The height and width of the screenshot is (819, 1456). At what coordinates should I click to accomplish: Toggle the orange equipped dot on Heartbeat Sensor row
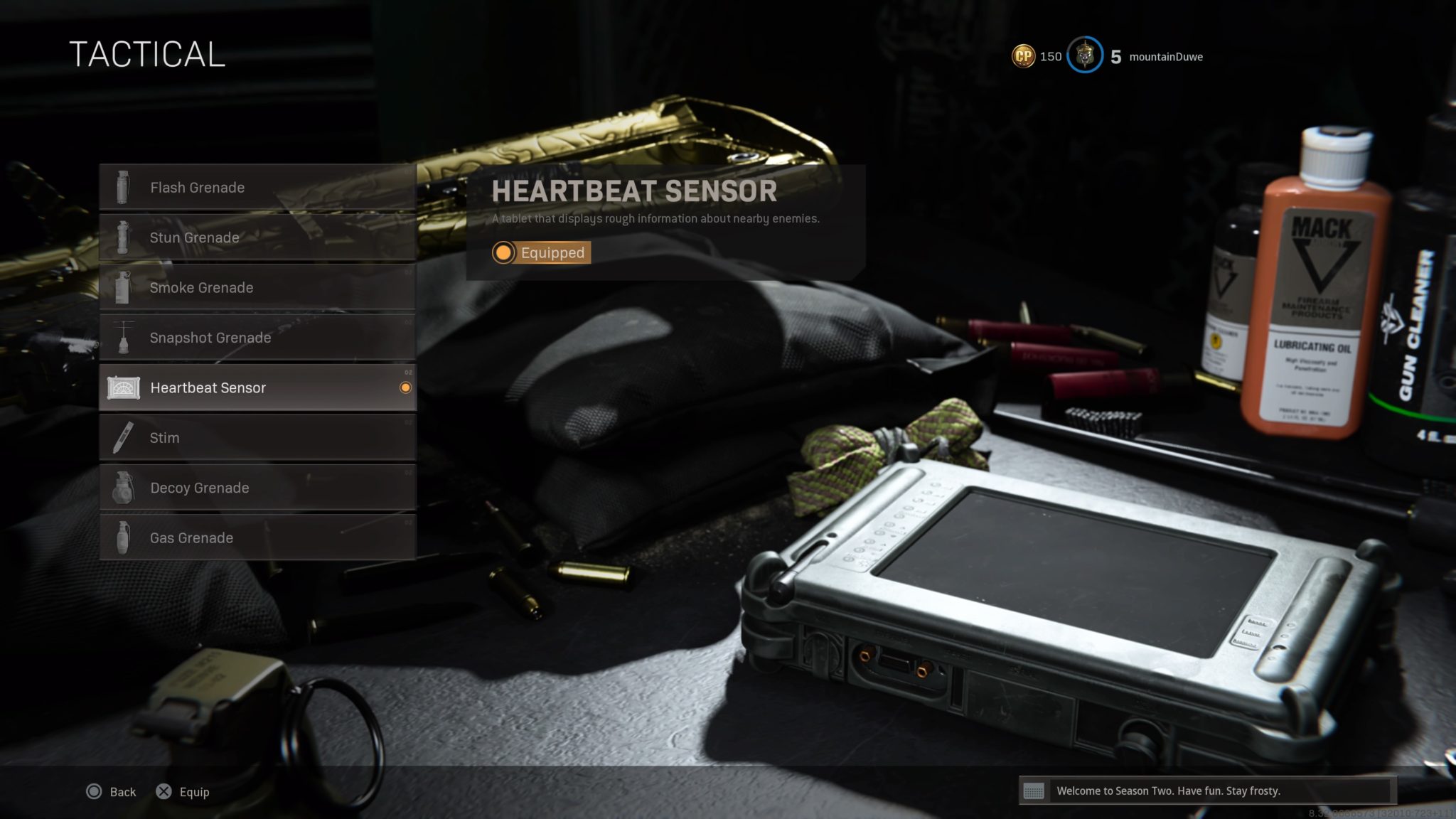click(405, 387)
